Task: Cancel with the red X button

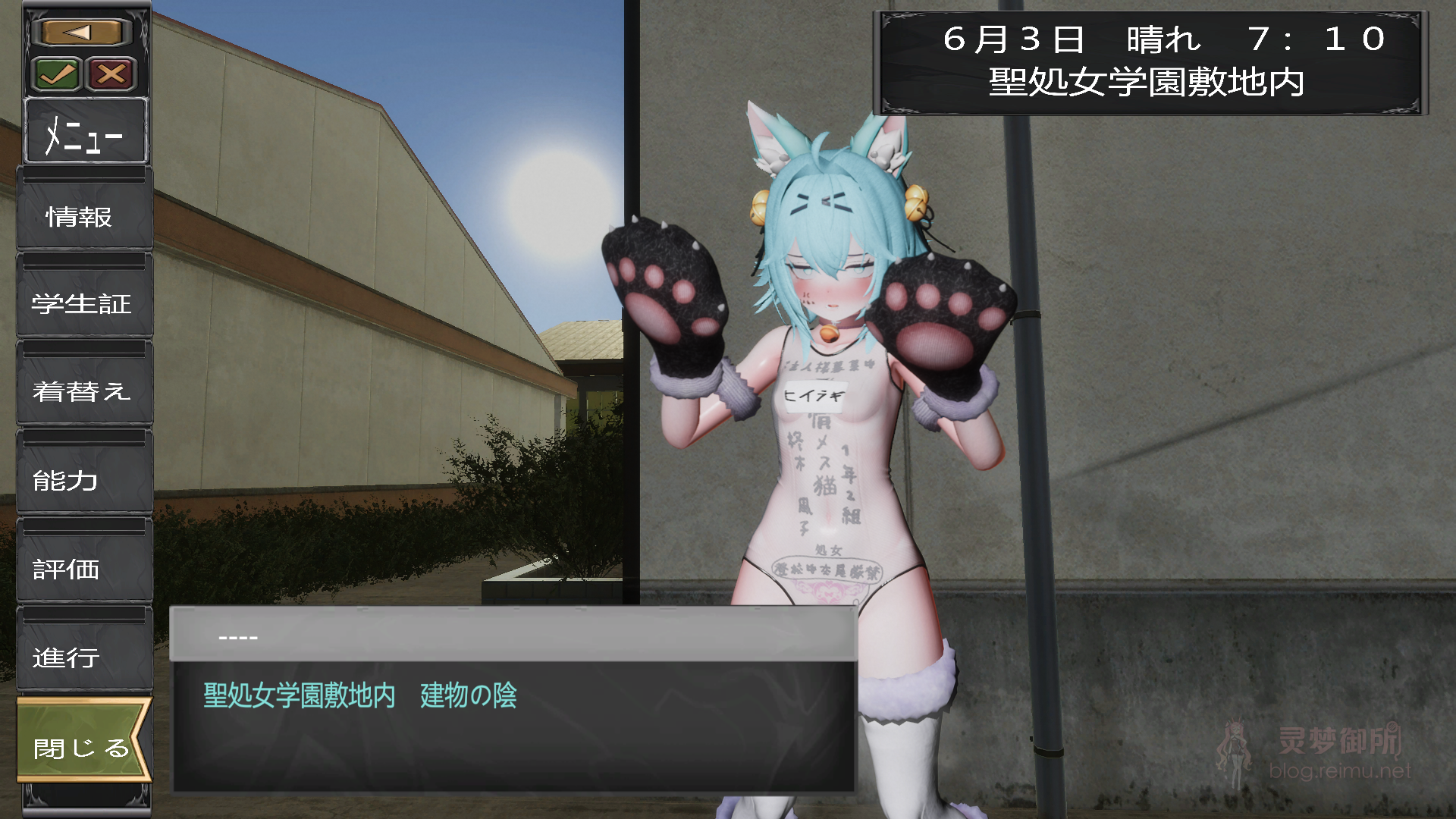Action: (111, 74)
